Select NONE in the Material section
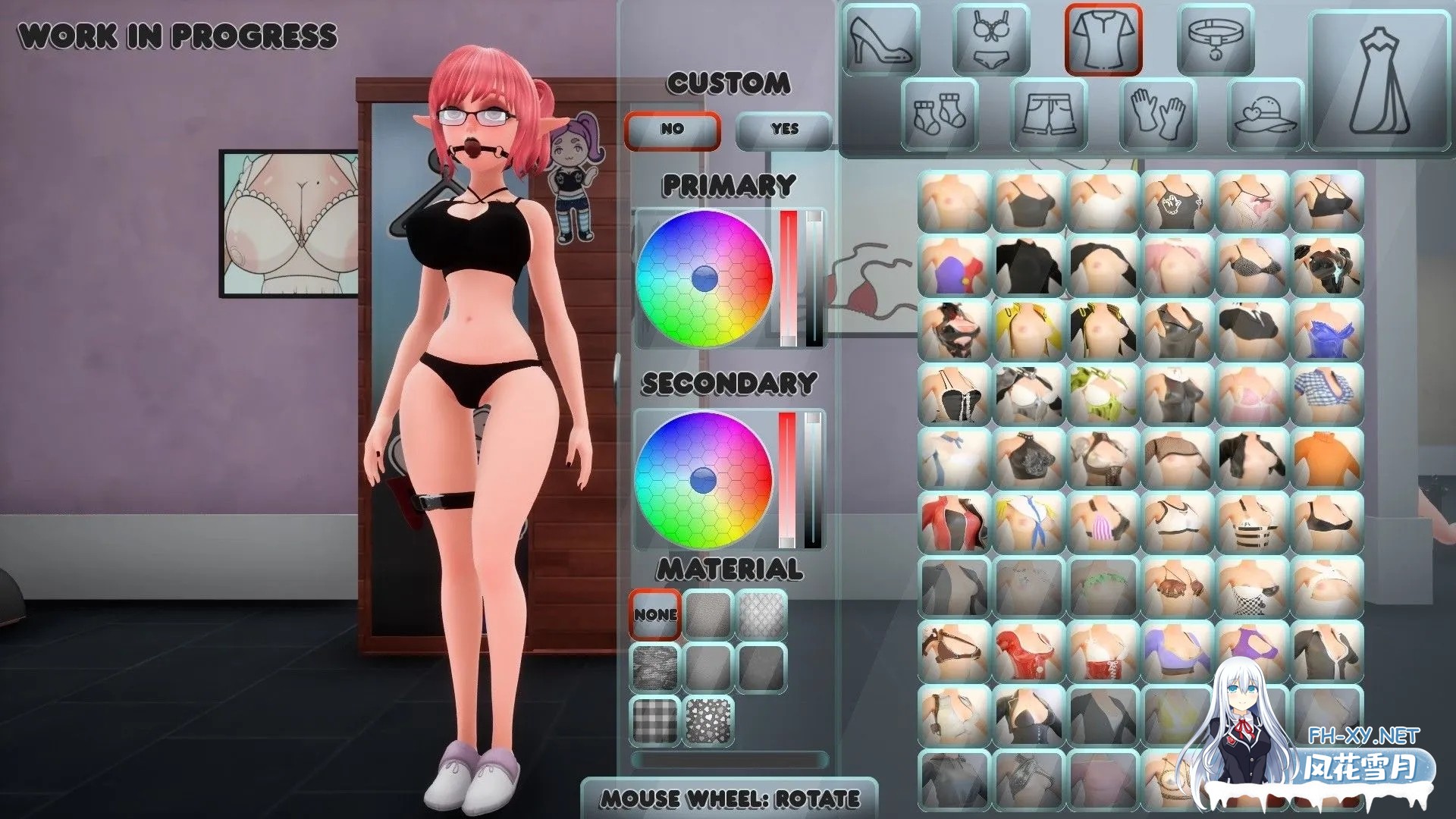Image resolution: width=1456 pixels, height=819 pixels. (x=654, y=614)
